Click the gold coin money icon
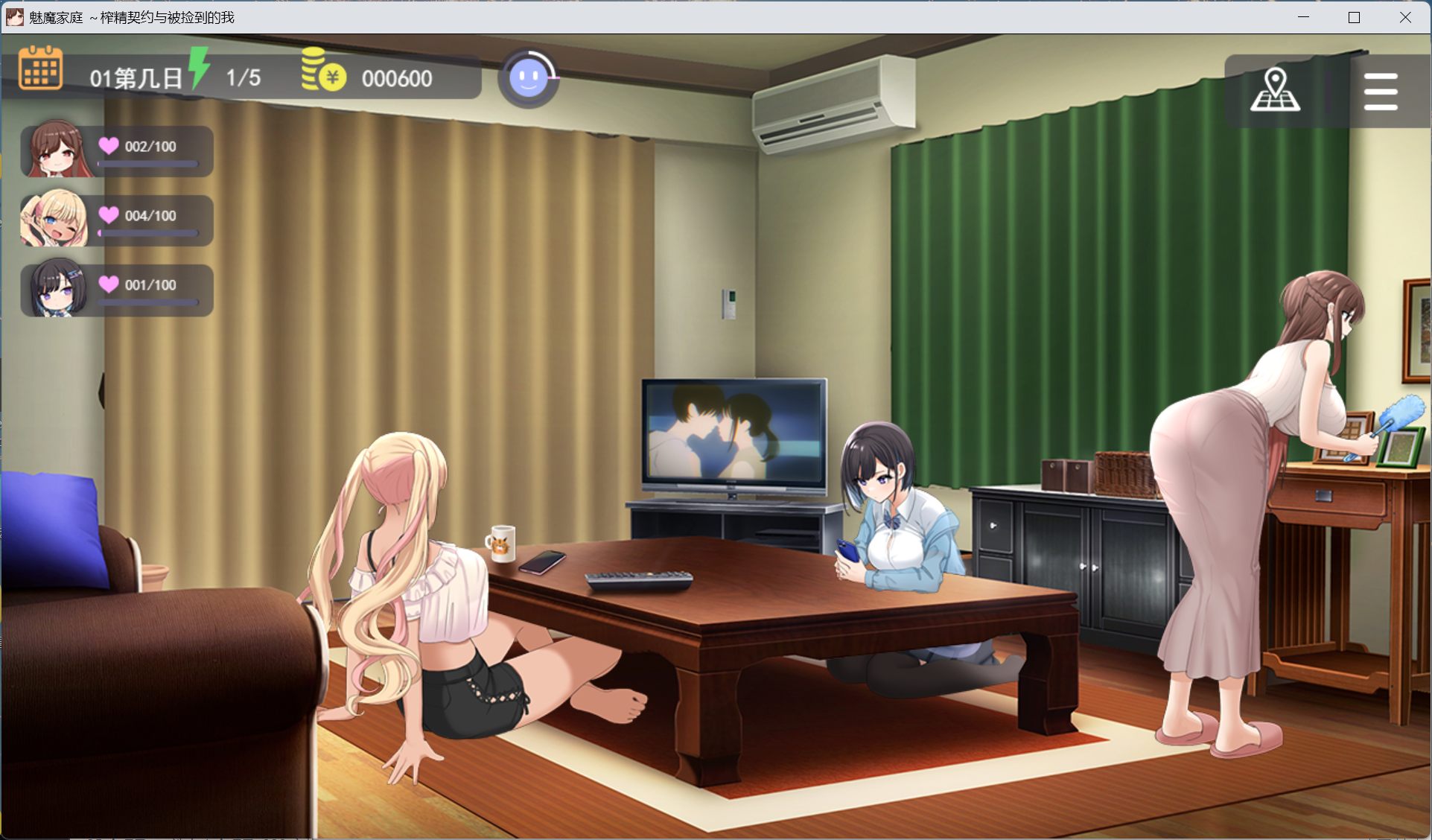Image resolution: width=1432 pixels, height=840 pixels. 323,71
